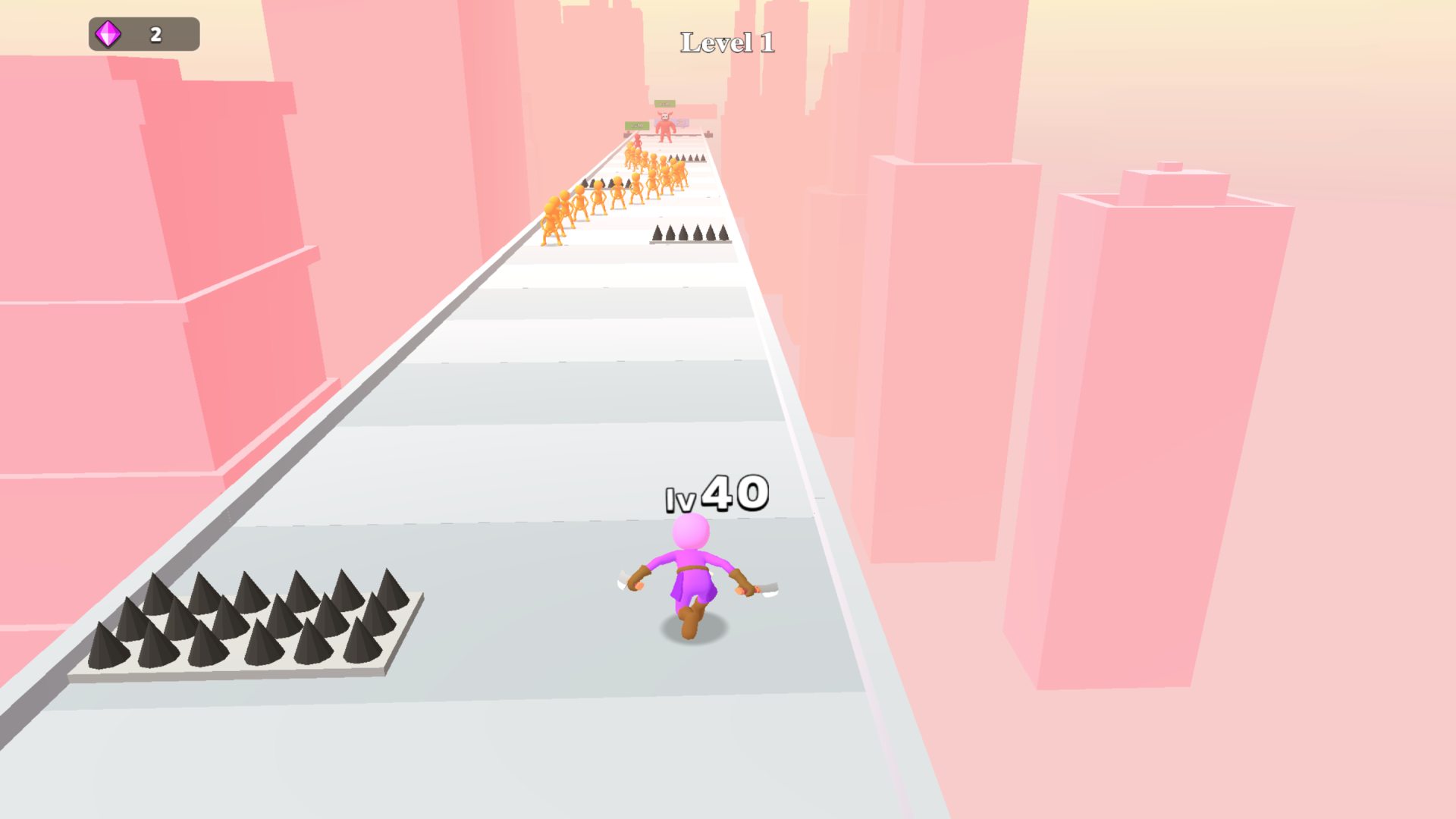Screen dimensions: 1456x819
Task: Select an orange enemy in the front row
Action: [550, 220]
